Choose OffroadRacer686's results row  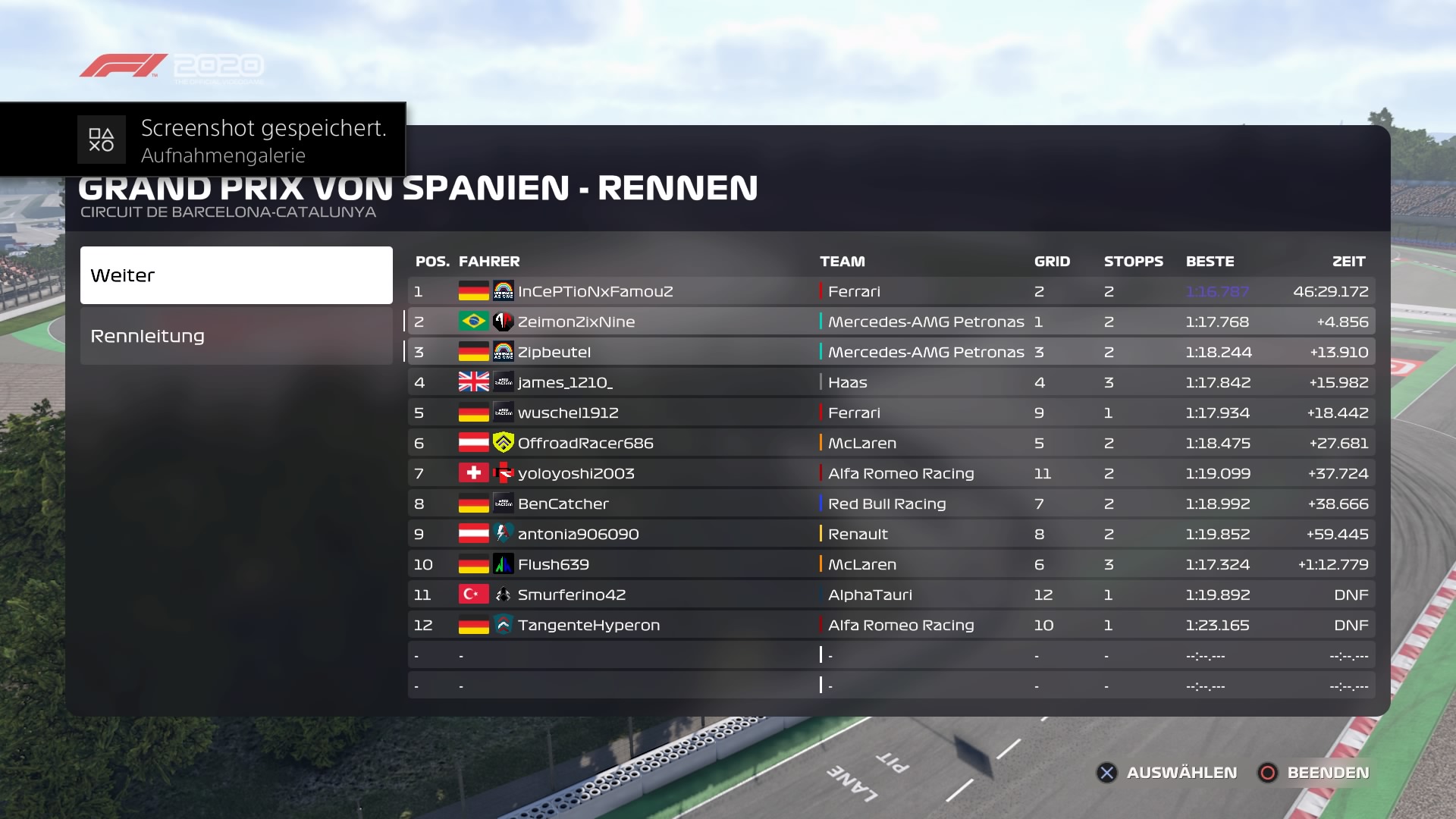click(890, 443)
